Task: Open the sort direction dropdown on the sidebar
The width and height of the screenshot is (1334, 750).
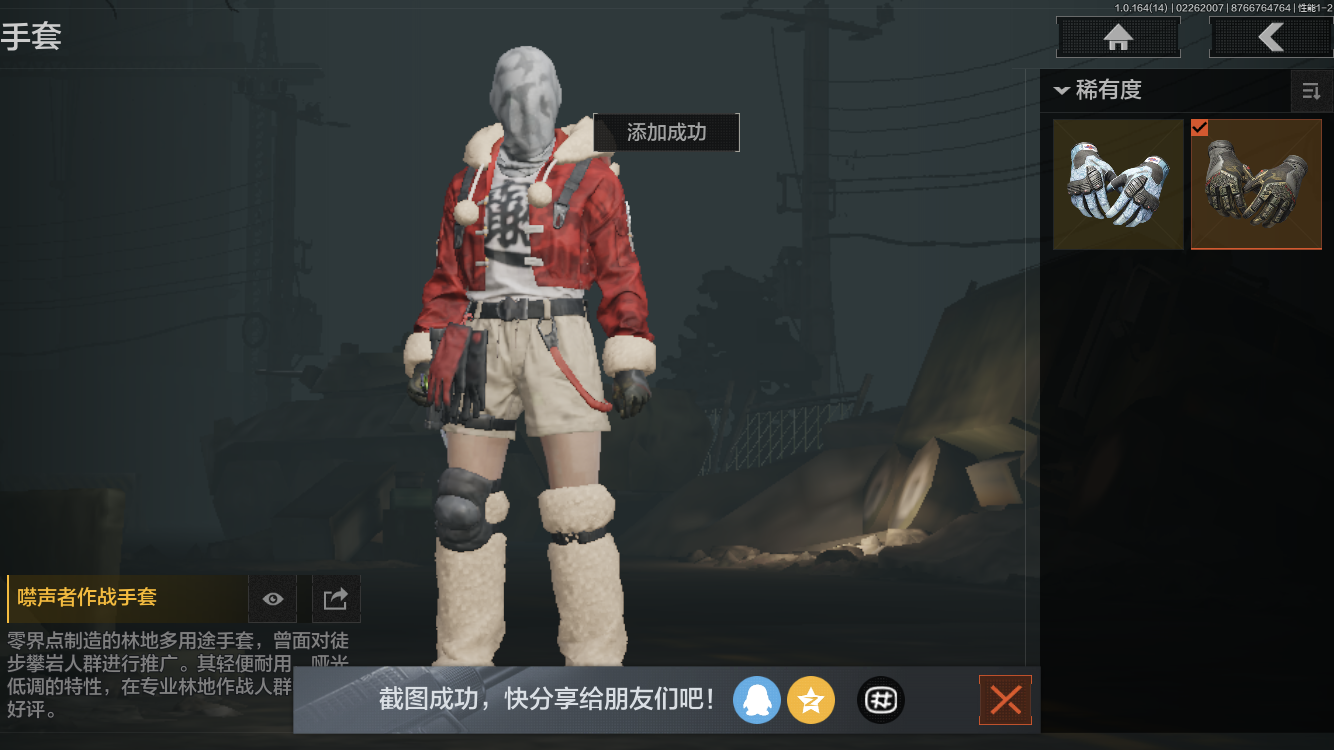Action: pos(1310,91)
